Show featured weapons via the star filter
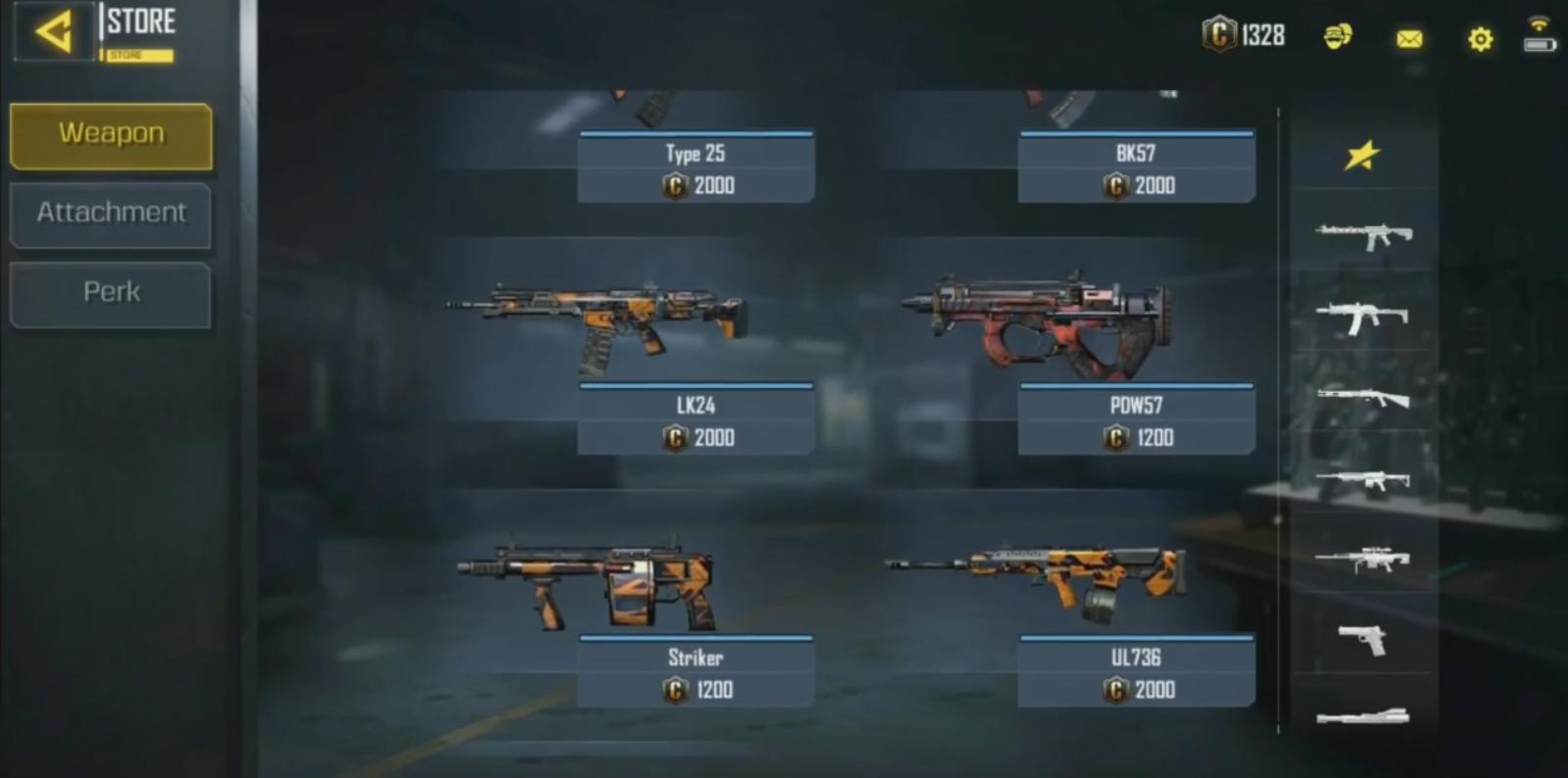Screen dimensions: 1568x778 pos(1362,155)
